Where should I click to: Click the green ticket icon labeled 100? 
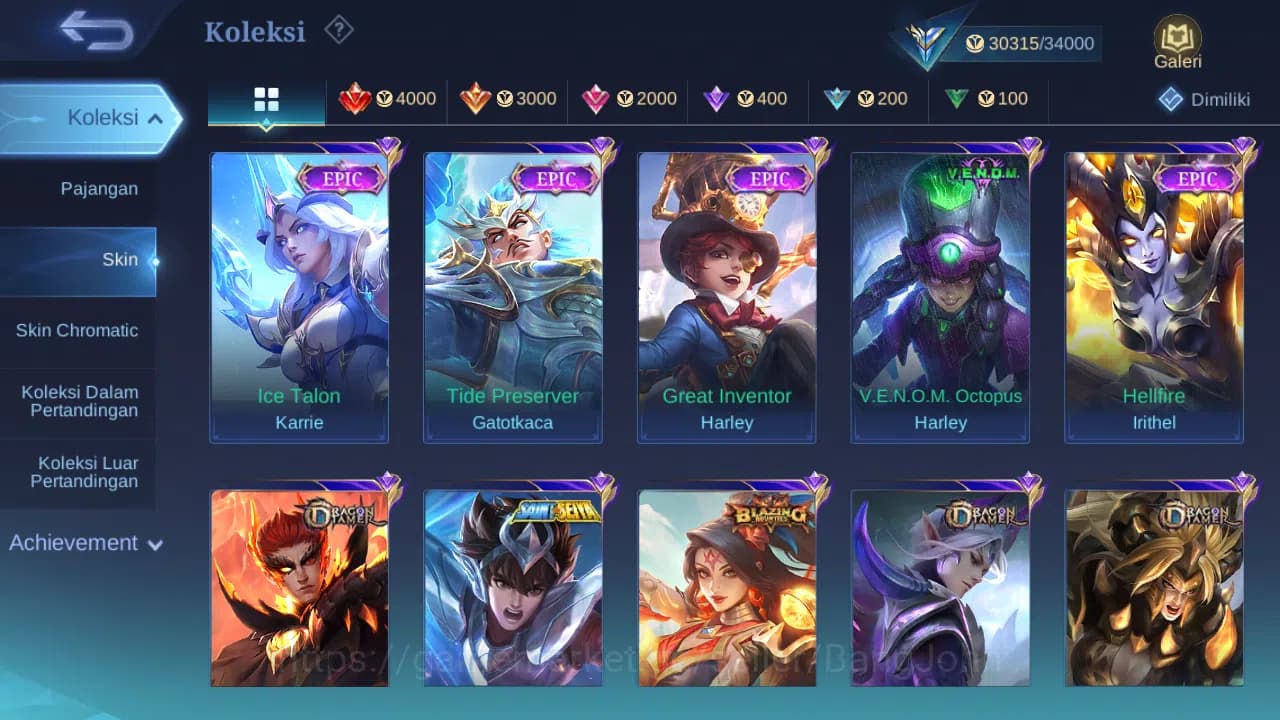tap(956, 99)
